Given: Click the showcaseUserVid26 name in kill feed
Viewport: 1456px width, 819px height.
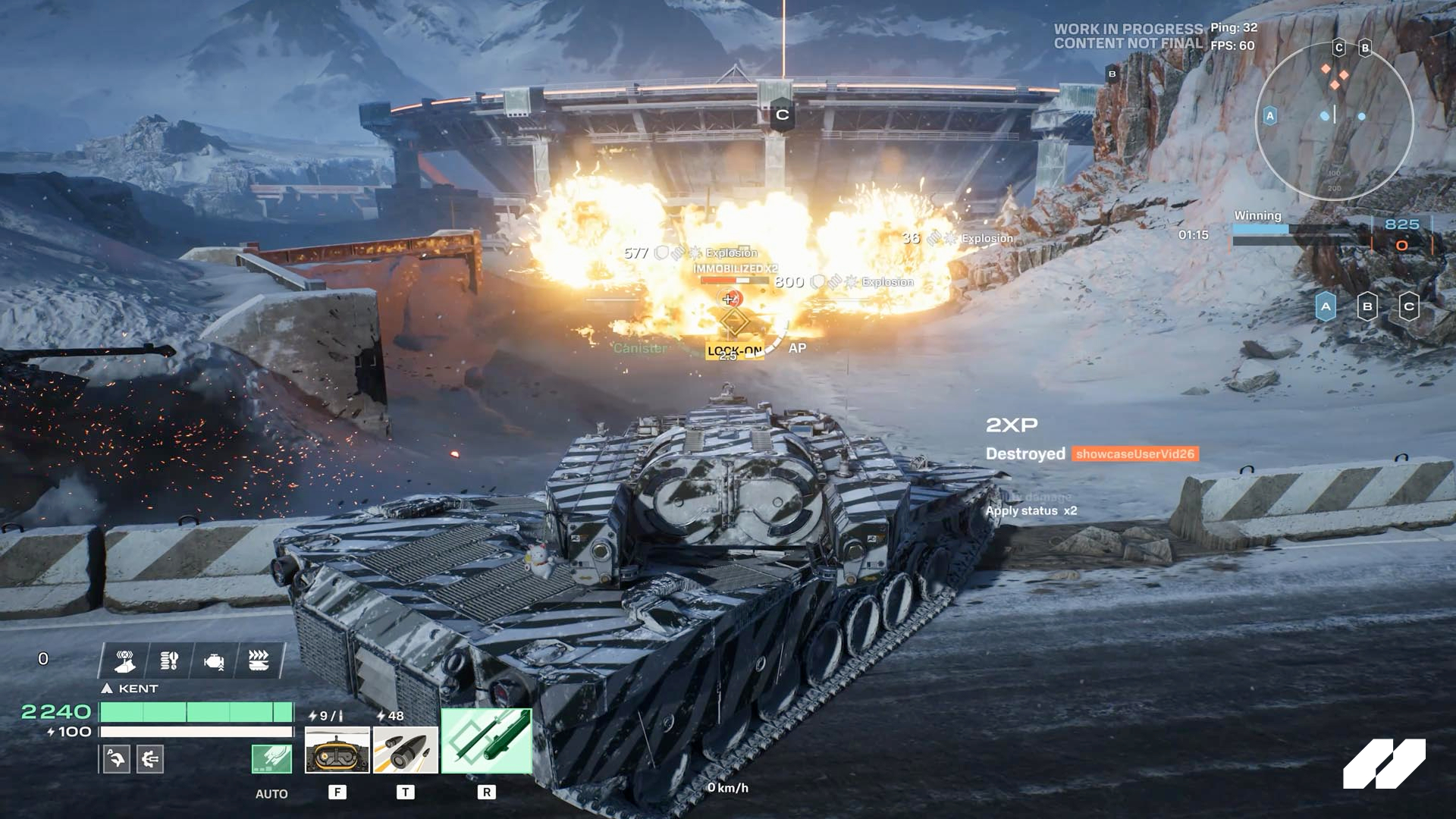Looking at the screenshot, I should [1134, 454].
